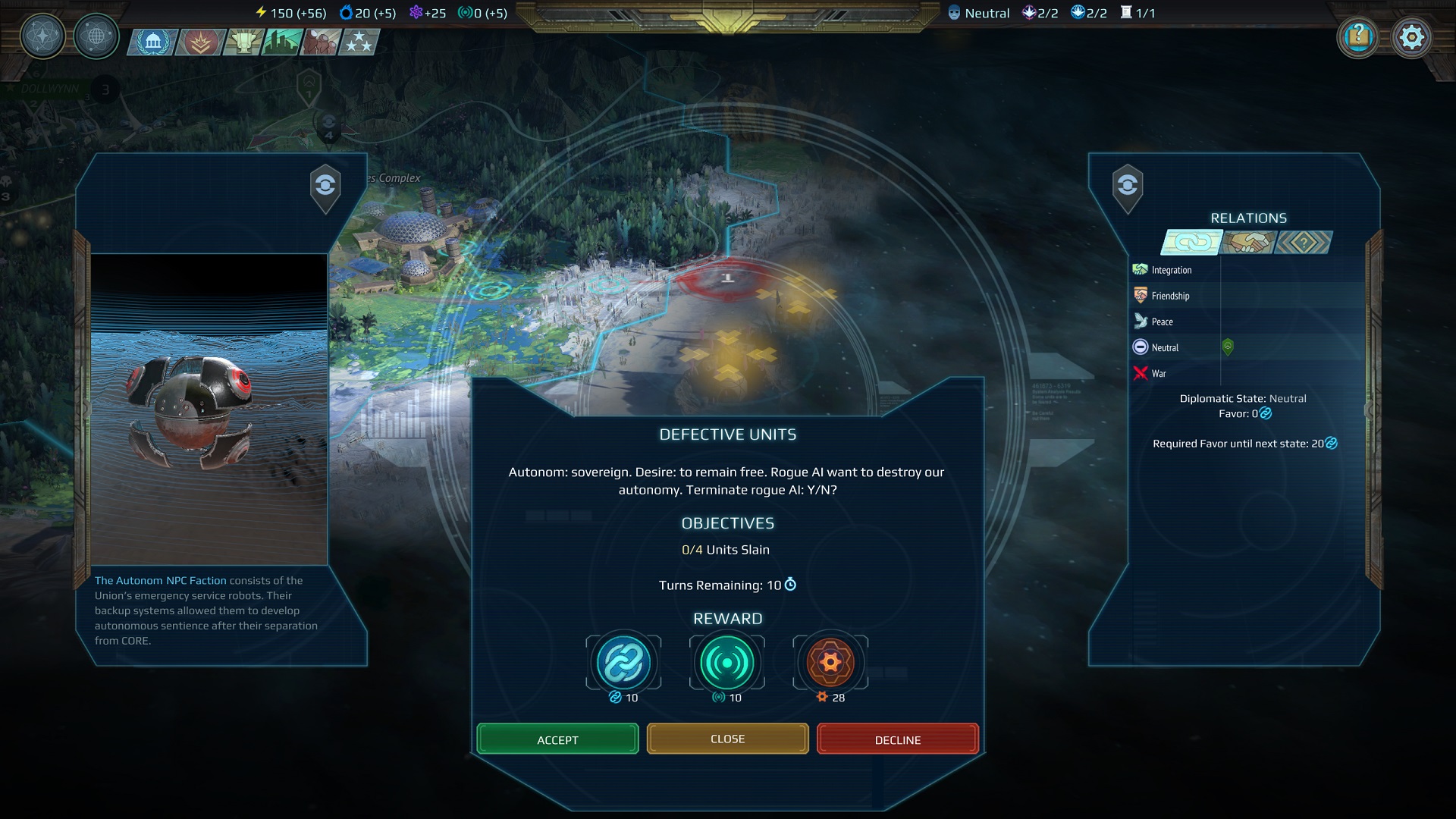1456x819 pixels.
Task: Open the green city skyline toolbar icon
Action: point(283,42)
